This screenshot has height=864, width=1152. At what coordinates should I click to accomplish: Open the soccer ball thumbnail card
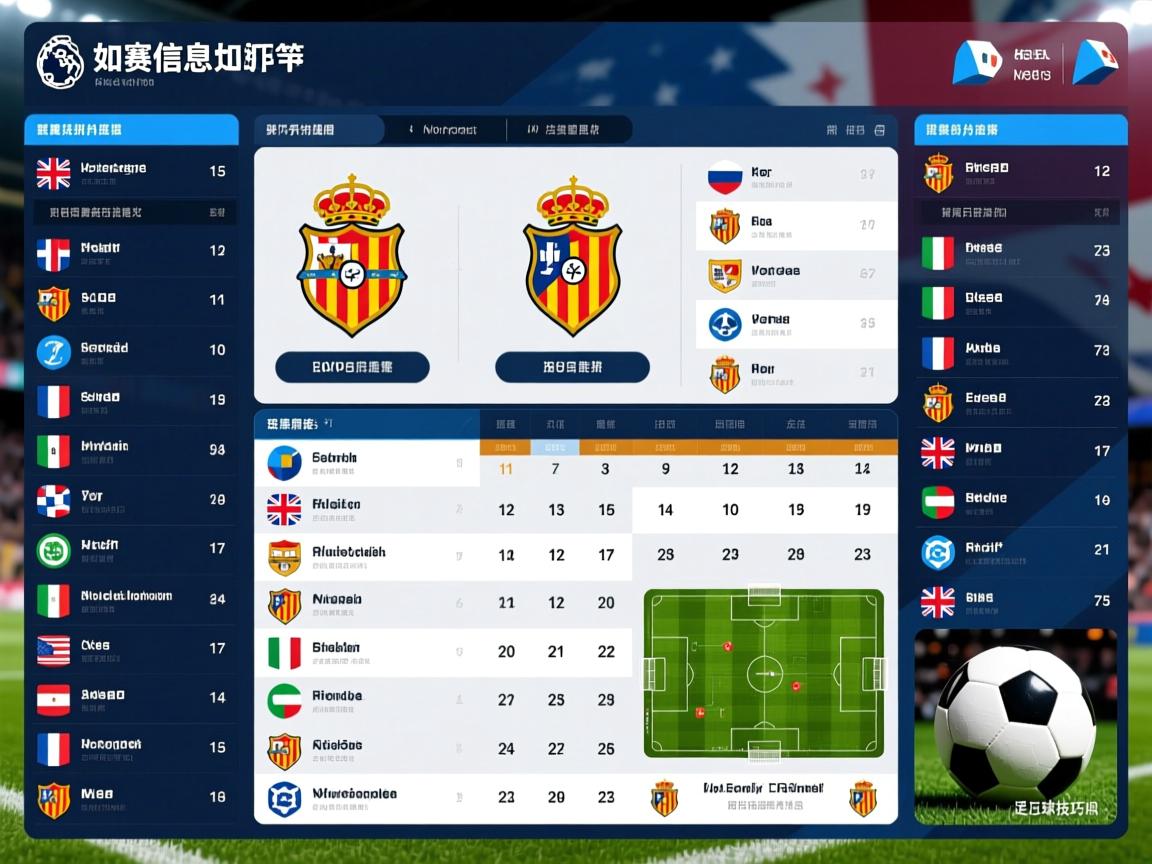coord(1015,726)
